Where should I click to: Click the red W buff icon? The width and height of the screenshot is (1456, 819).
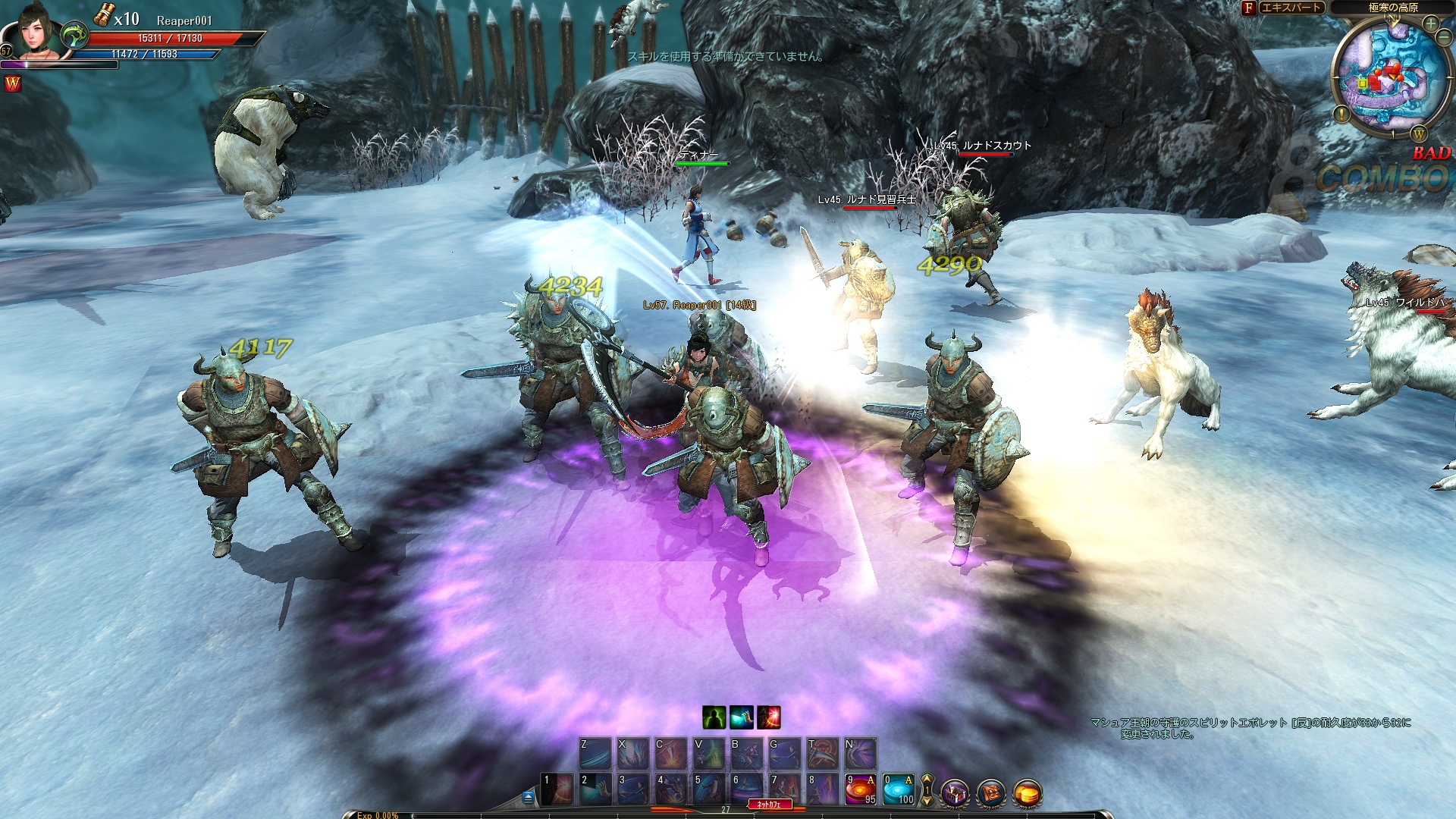pyautogui.click(x=13, y=84)
